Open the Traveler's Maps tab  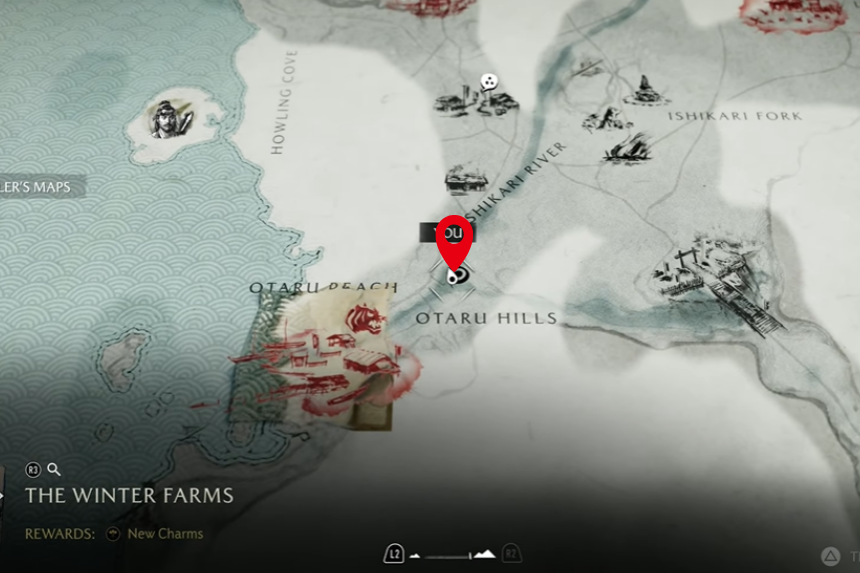(x=41, y=186)
